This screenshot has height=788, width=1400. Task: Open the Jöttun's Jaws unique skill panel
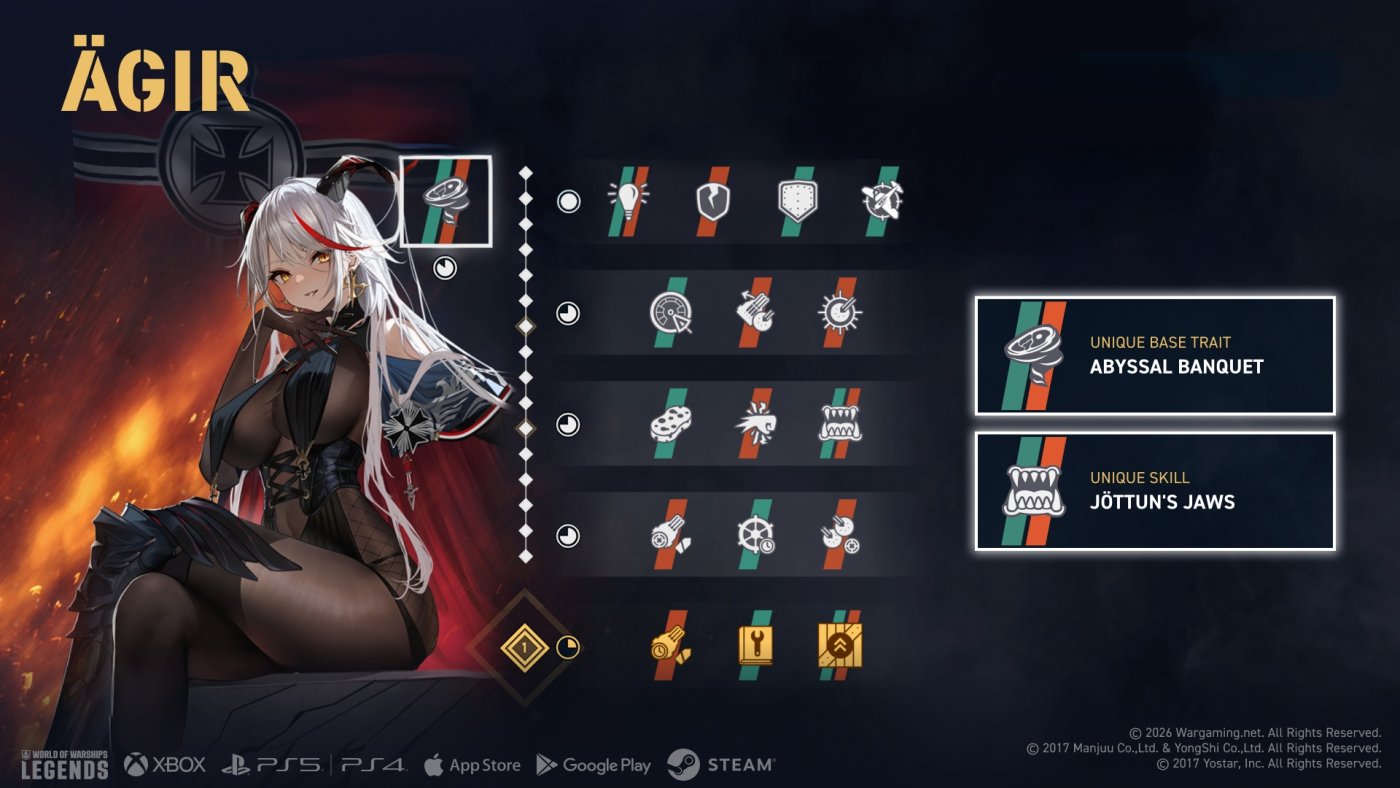(1155, 491)
